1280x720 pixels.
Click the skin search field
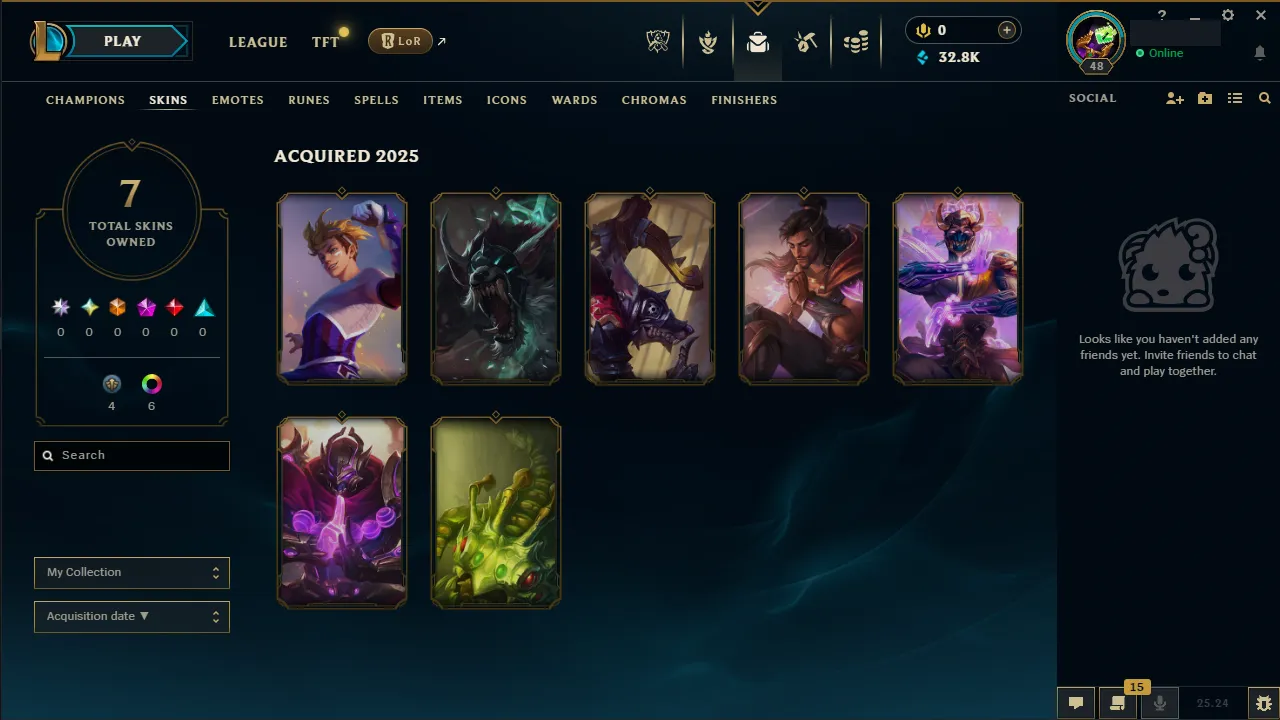[131, 455]
